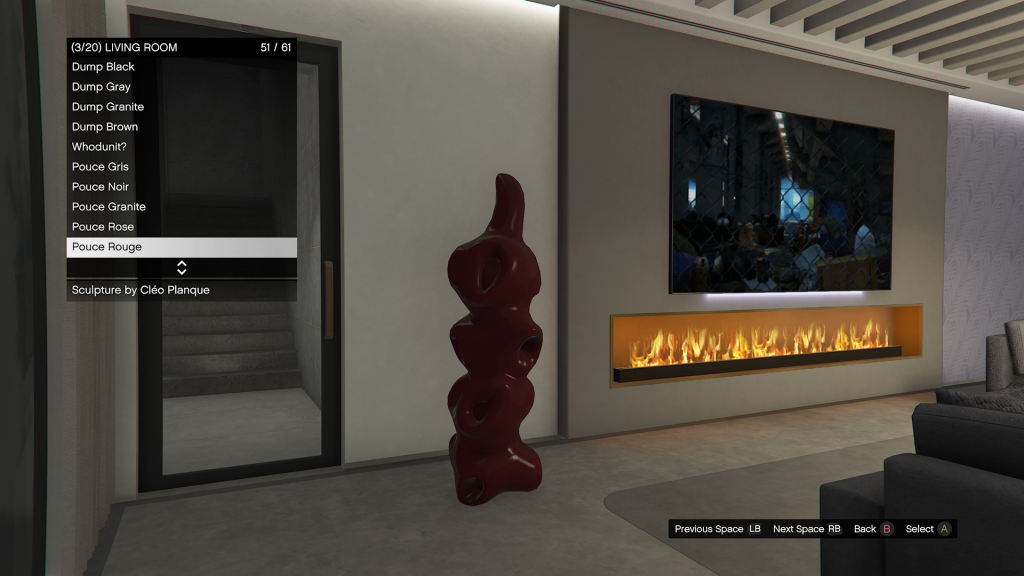Click the list scroll arrows indicator
The image size is (1024, 576).
pos(182,268)
